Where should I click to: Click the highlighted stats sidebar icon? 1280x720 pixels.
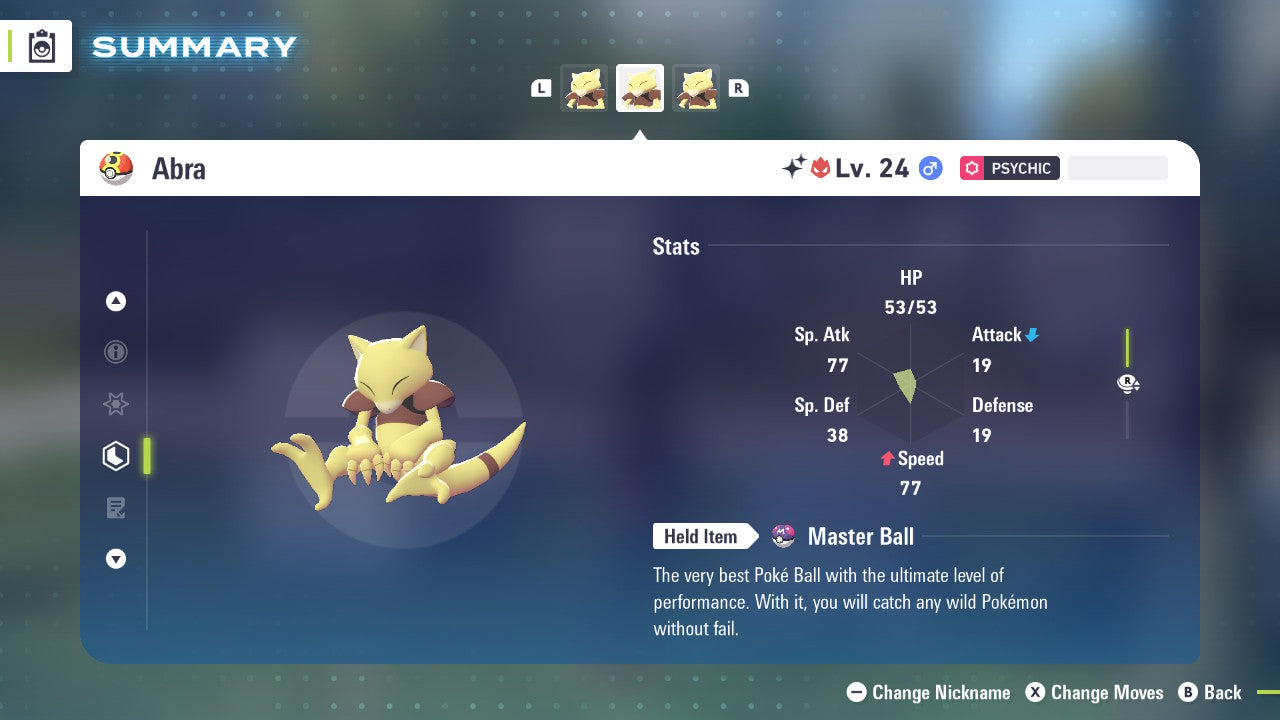point(116,455)
